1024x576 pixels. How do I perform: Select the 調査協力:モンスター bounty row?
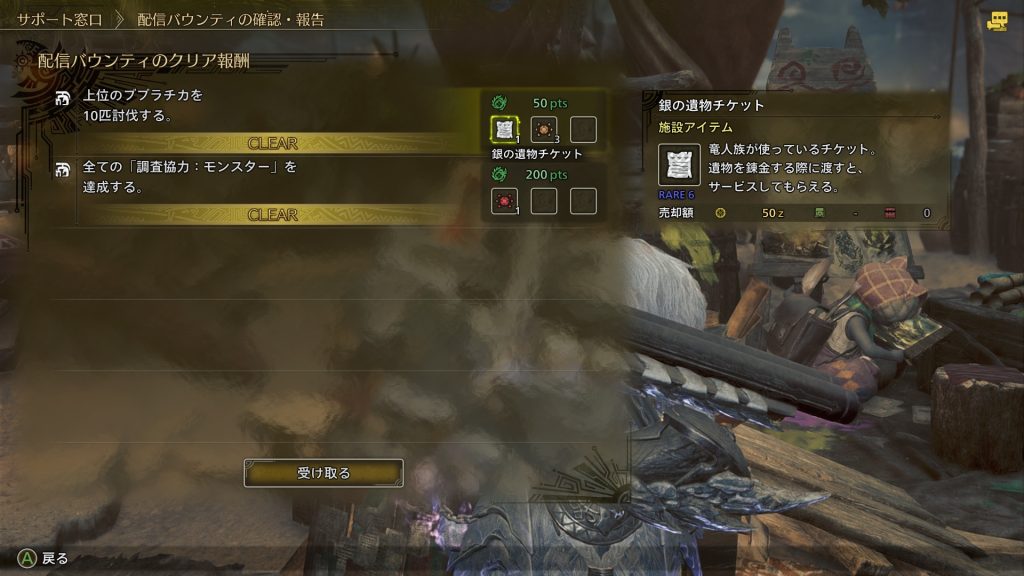coord(250,177)
